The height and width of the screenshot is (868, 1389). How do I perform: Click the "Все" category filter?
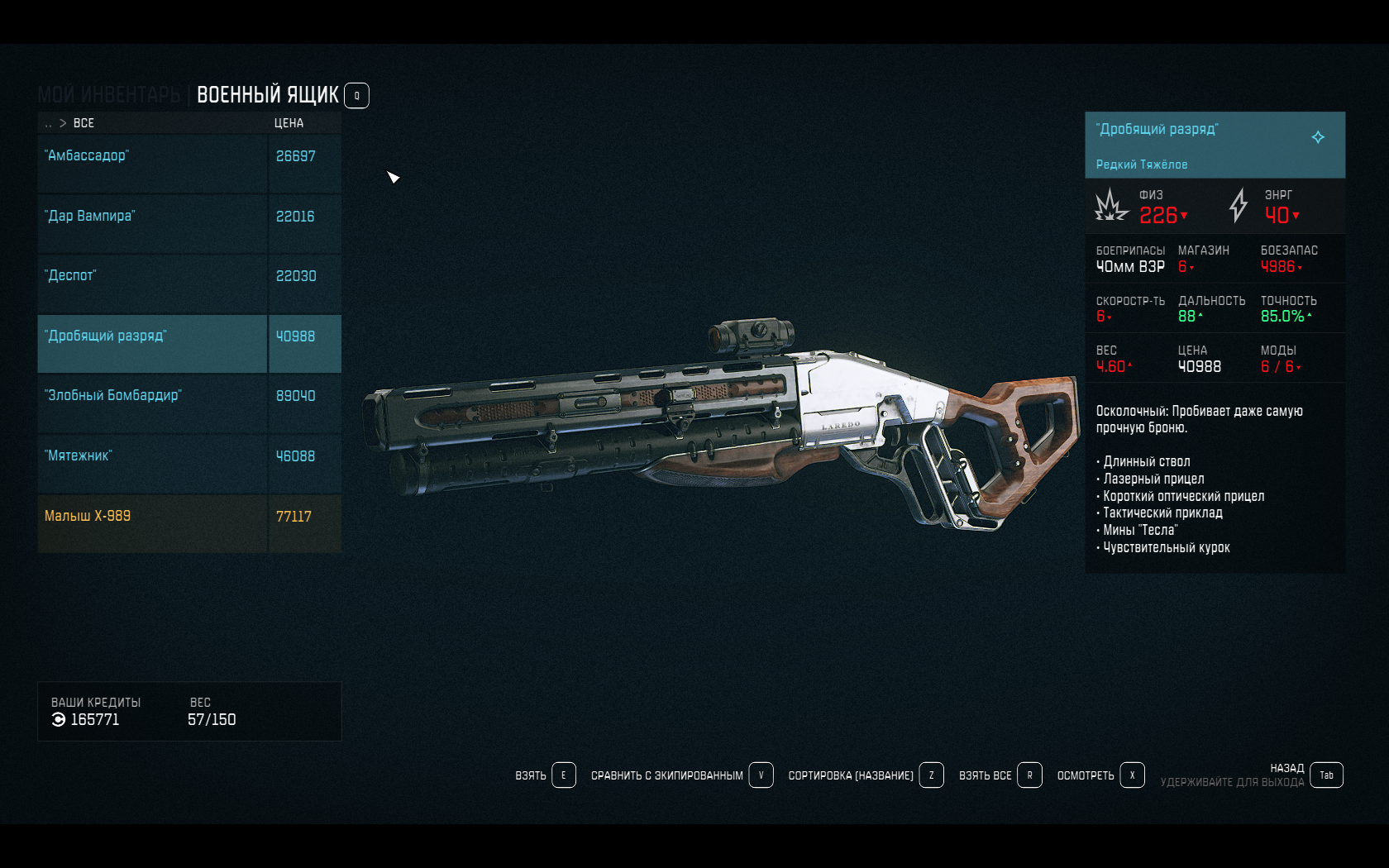(x=84, y=123)
